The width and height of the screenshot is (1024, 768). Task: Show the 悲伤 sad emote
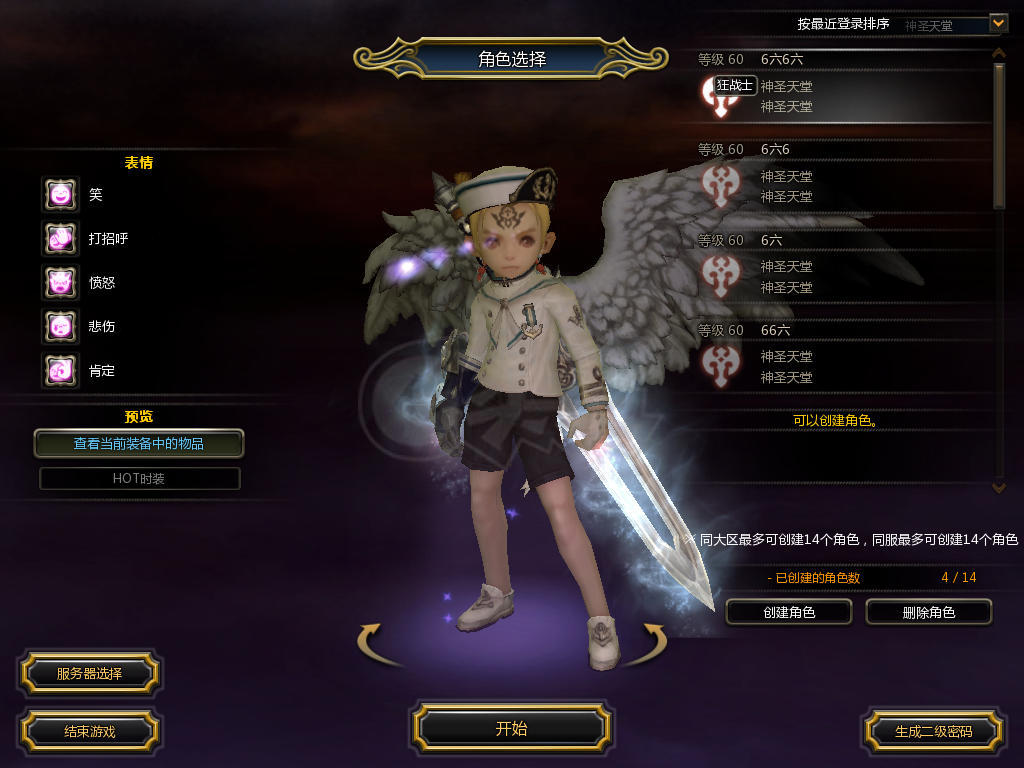pyautogui.click(x=60, y=326)
